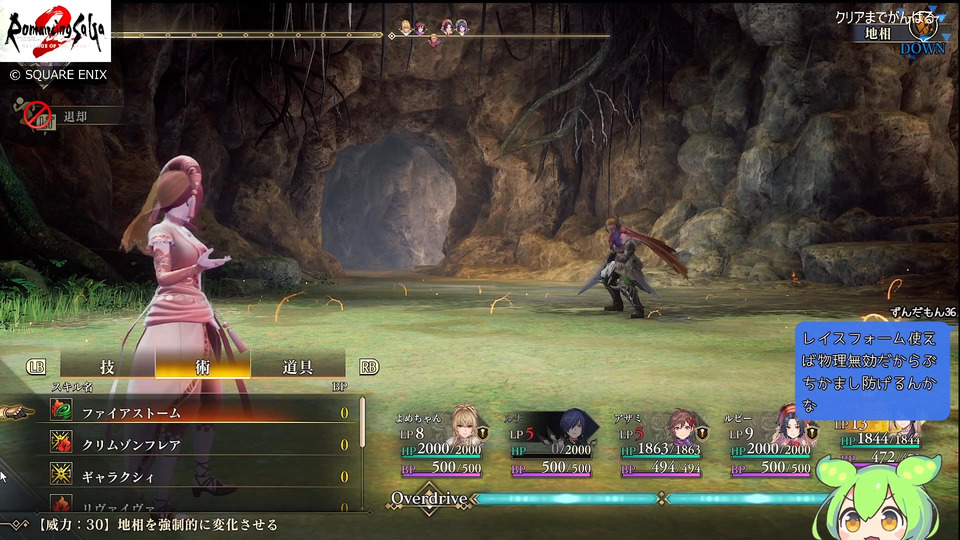Pick the リヴァイヴァ spell entry
Image resolution: width=960 pixels, height=540 pixels.
pos(200,505)
